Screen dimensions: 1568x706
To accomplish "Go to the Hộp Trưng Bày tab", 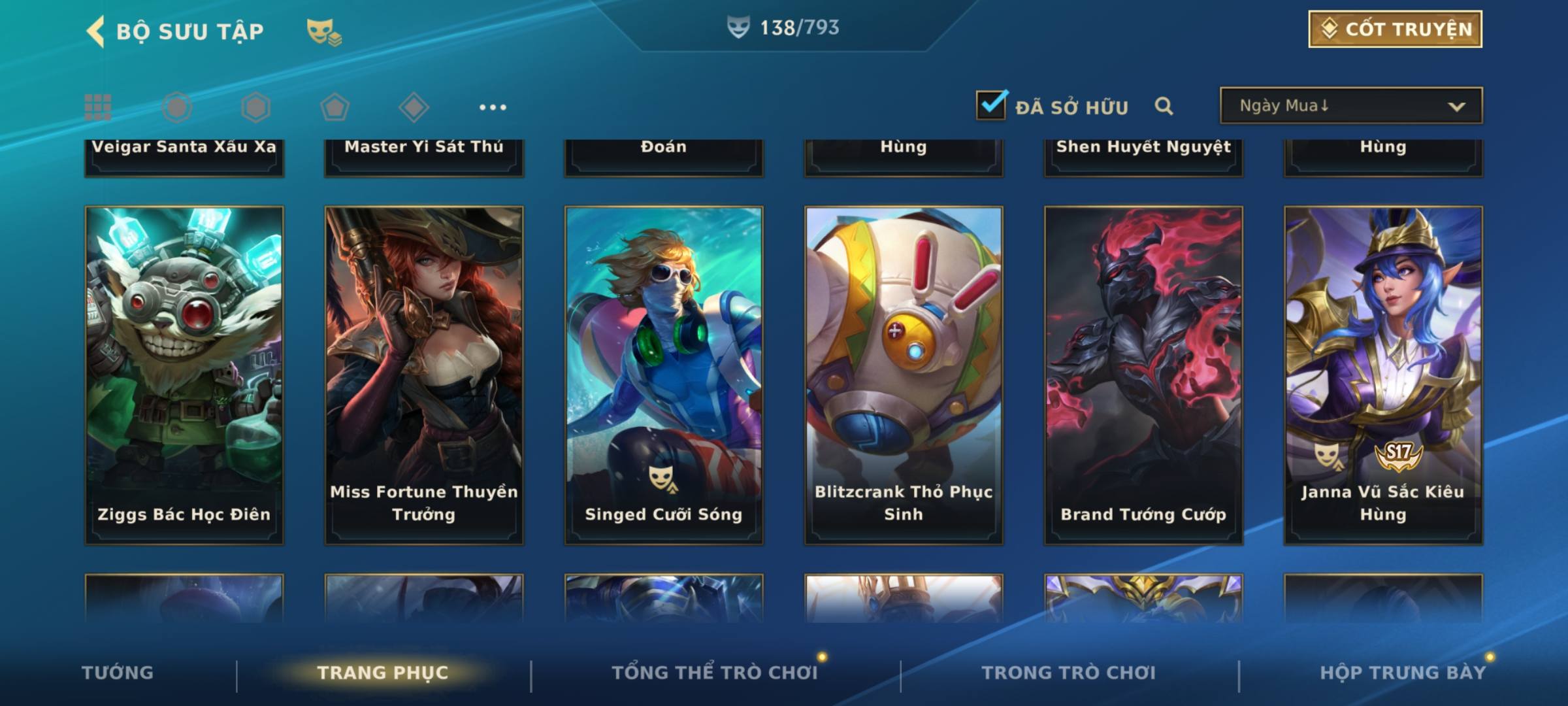I will pyautogui.click(x=1403, y=673).
